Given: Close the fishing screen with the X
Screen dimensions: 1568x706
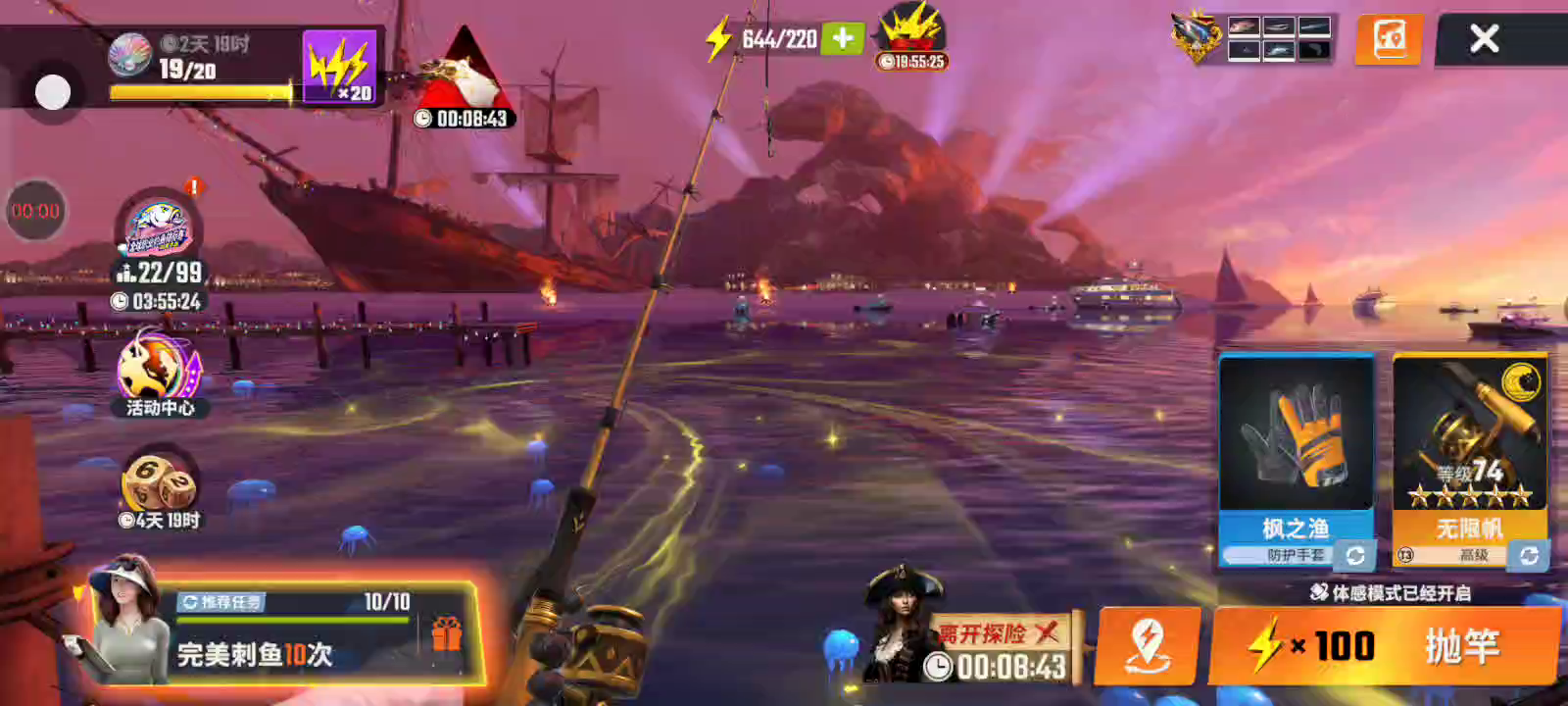Looking at the screenshot, I should (1484, 39).
